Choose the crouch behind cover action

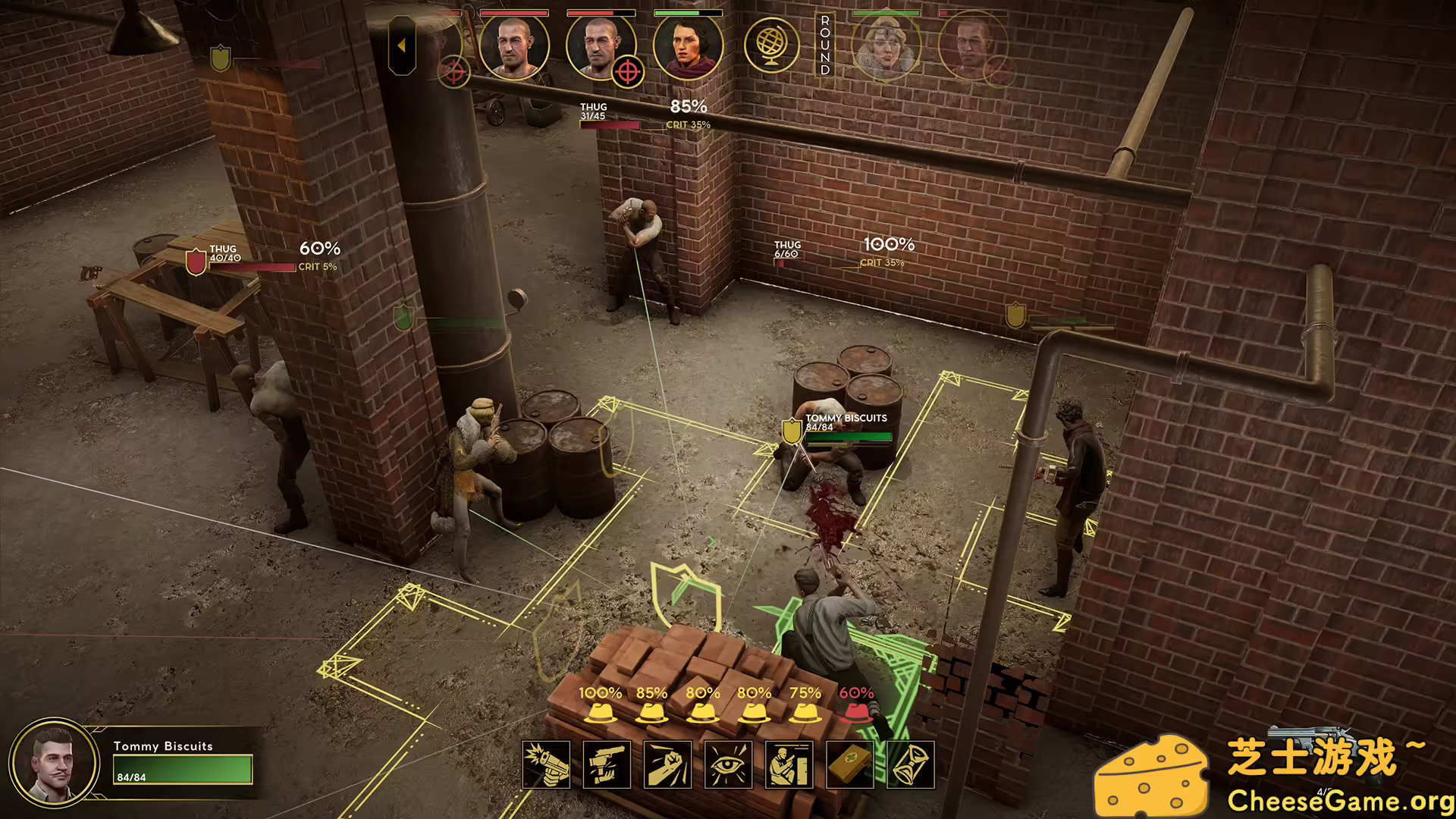coord(789,764)
